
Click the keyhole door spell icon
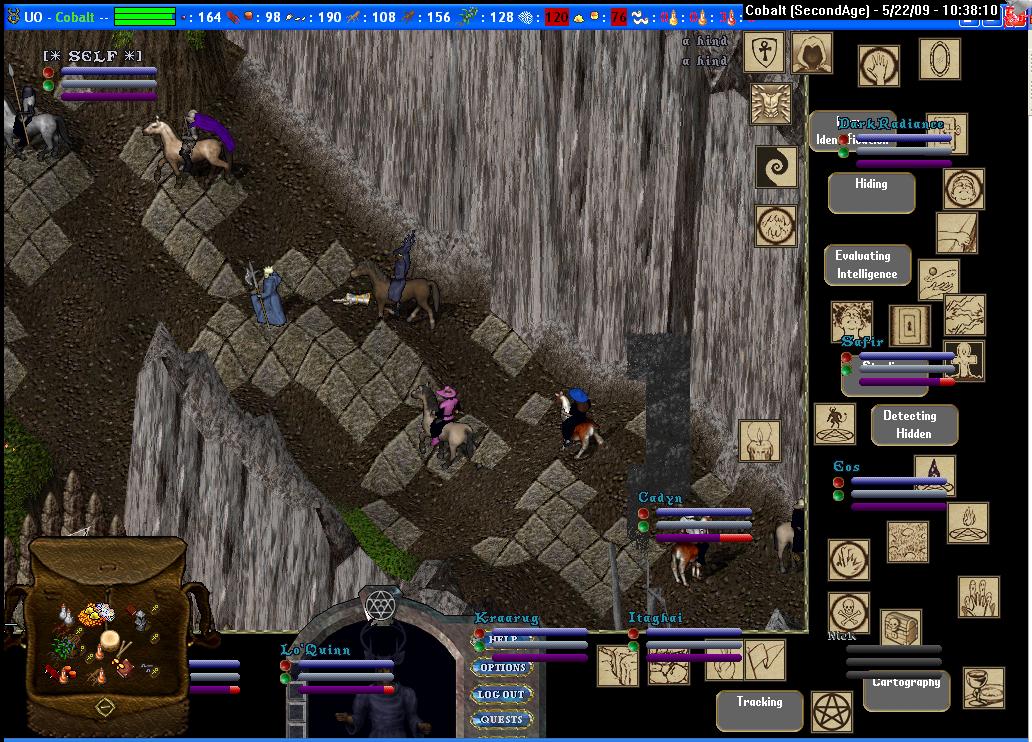(910, 325)
